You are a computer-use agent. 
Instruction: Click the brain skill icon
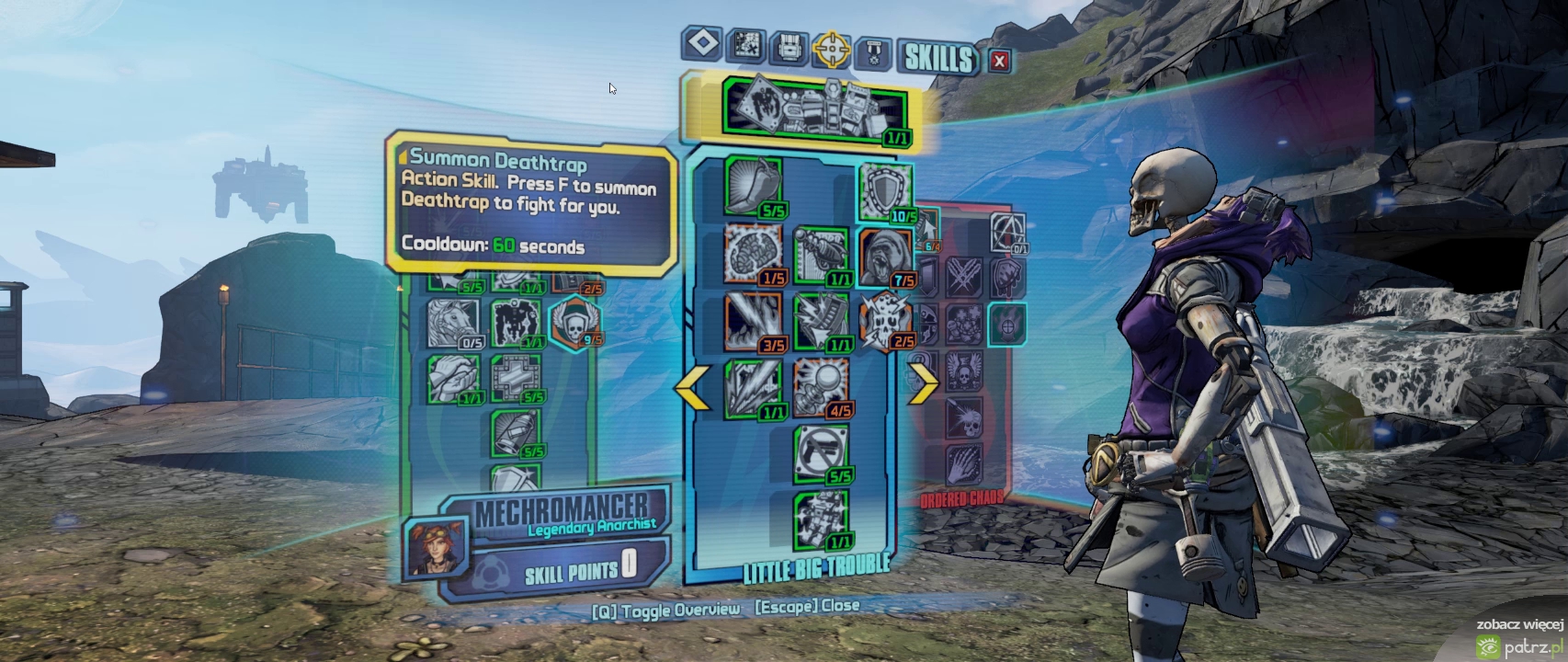coord(753,253)
